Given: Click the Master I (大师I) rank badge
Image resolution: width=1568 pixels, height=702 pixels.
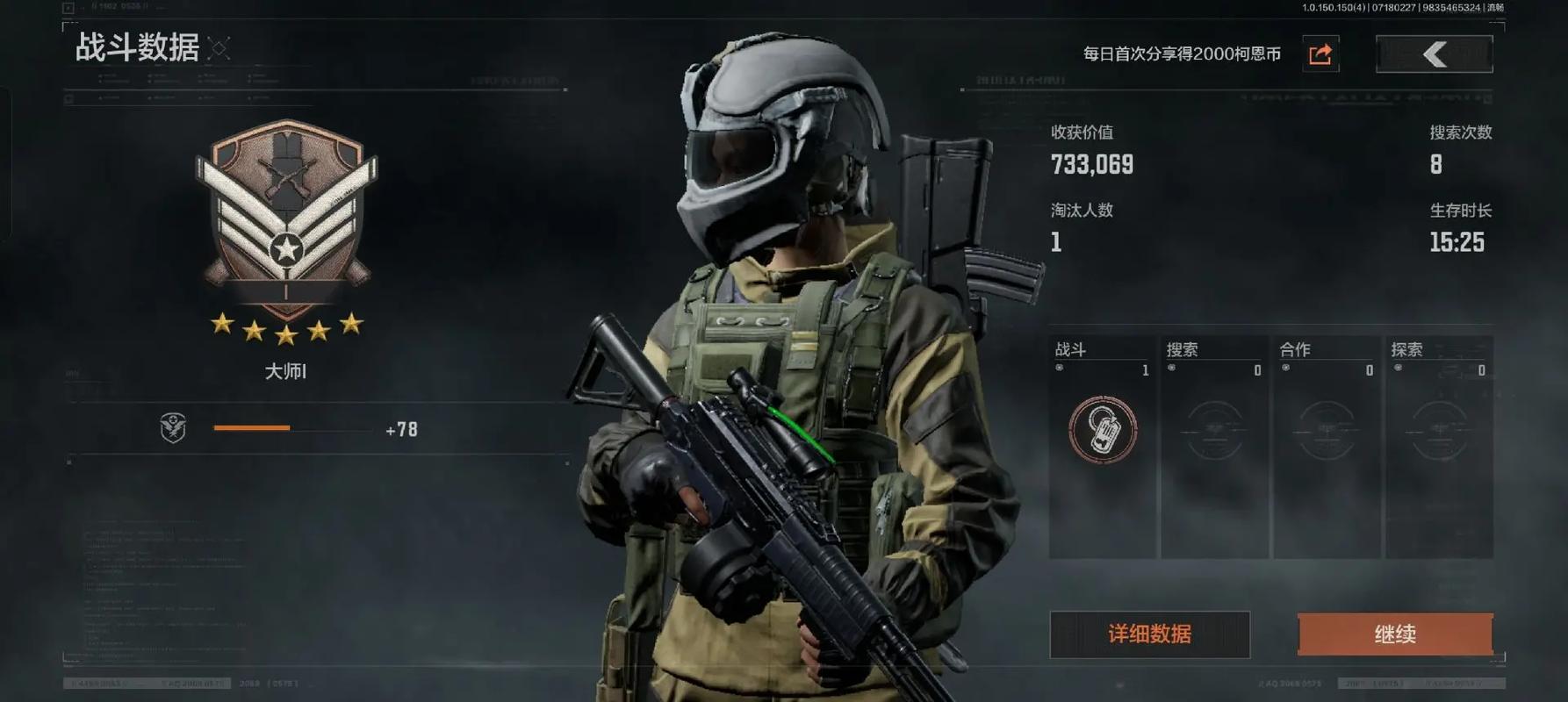Looking at the screenshot, I should [x=286, y=219].
